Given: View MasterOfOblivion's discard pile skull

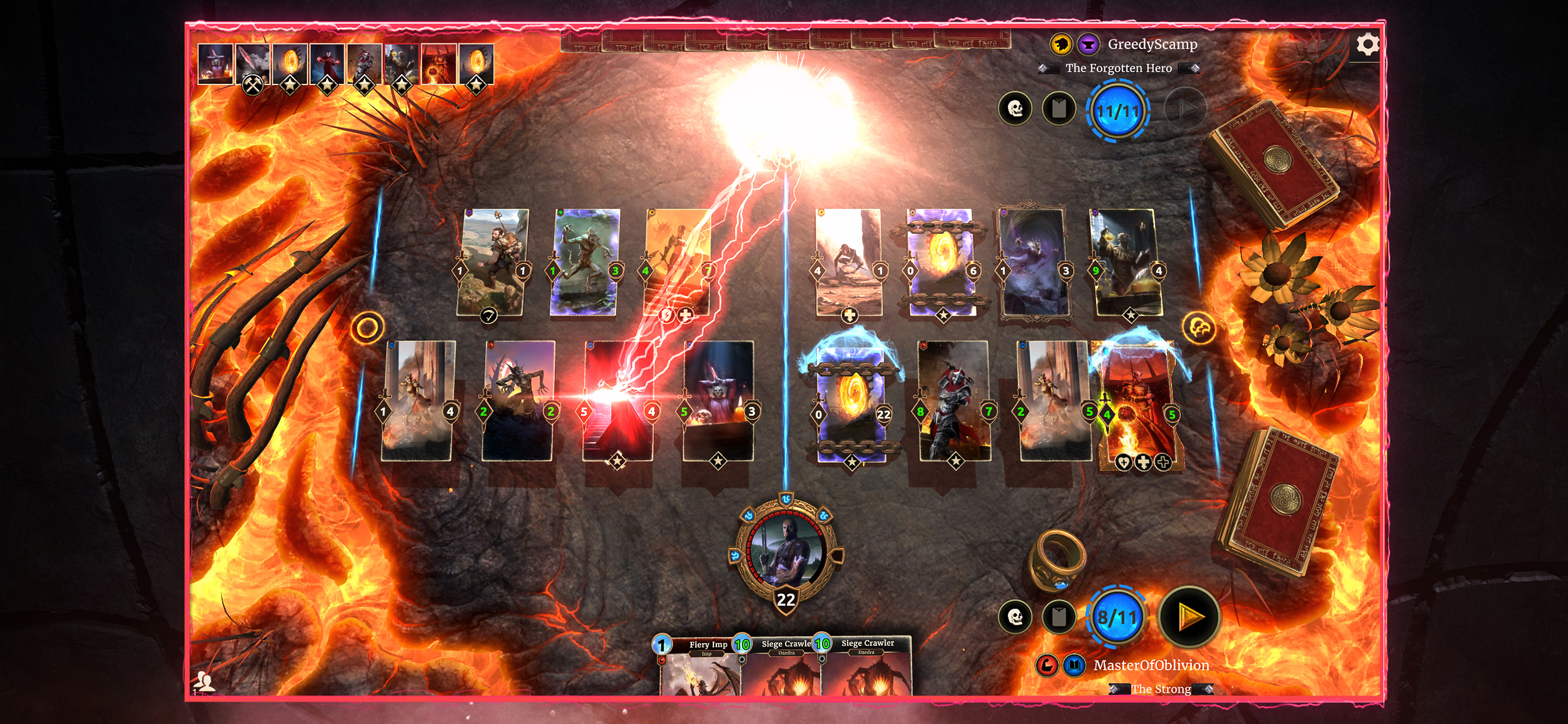Looking at the screenshot, I should 1014,617.
